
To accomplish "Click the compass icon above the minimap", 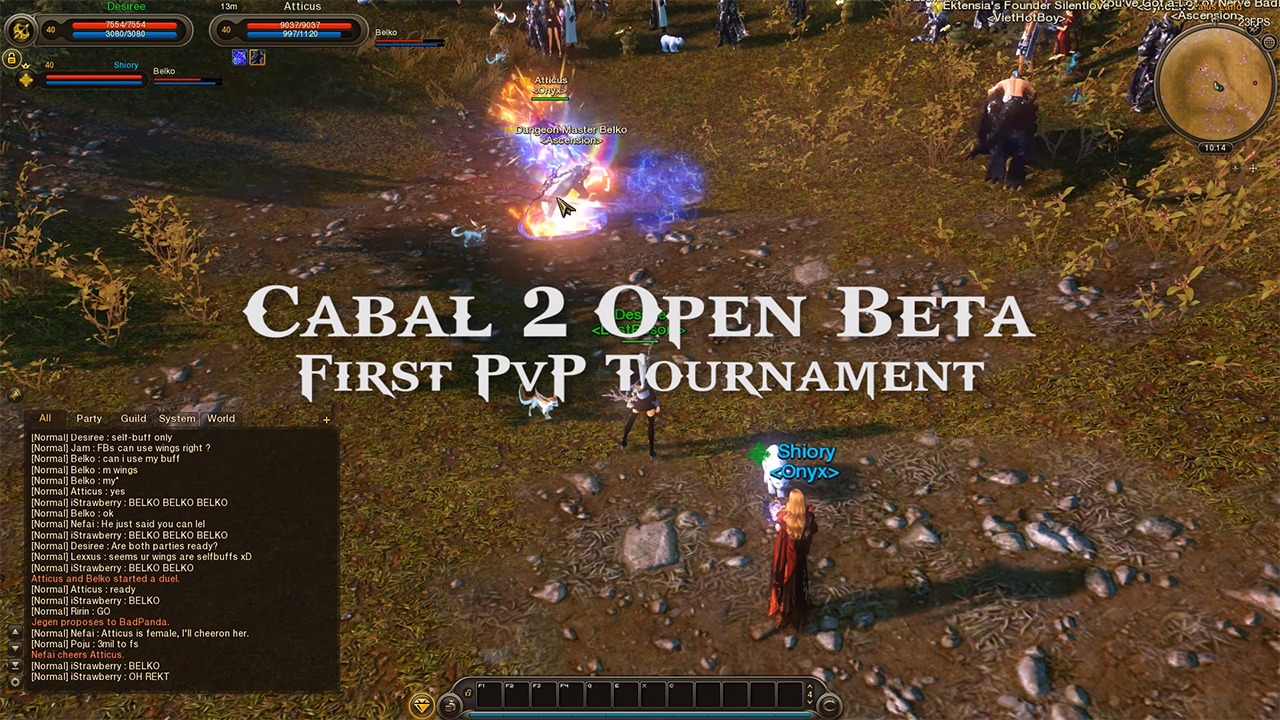I will click(1253, 31).
